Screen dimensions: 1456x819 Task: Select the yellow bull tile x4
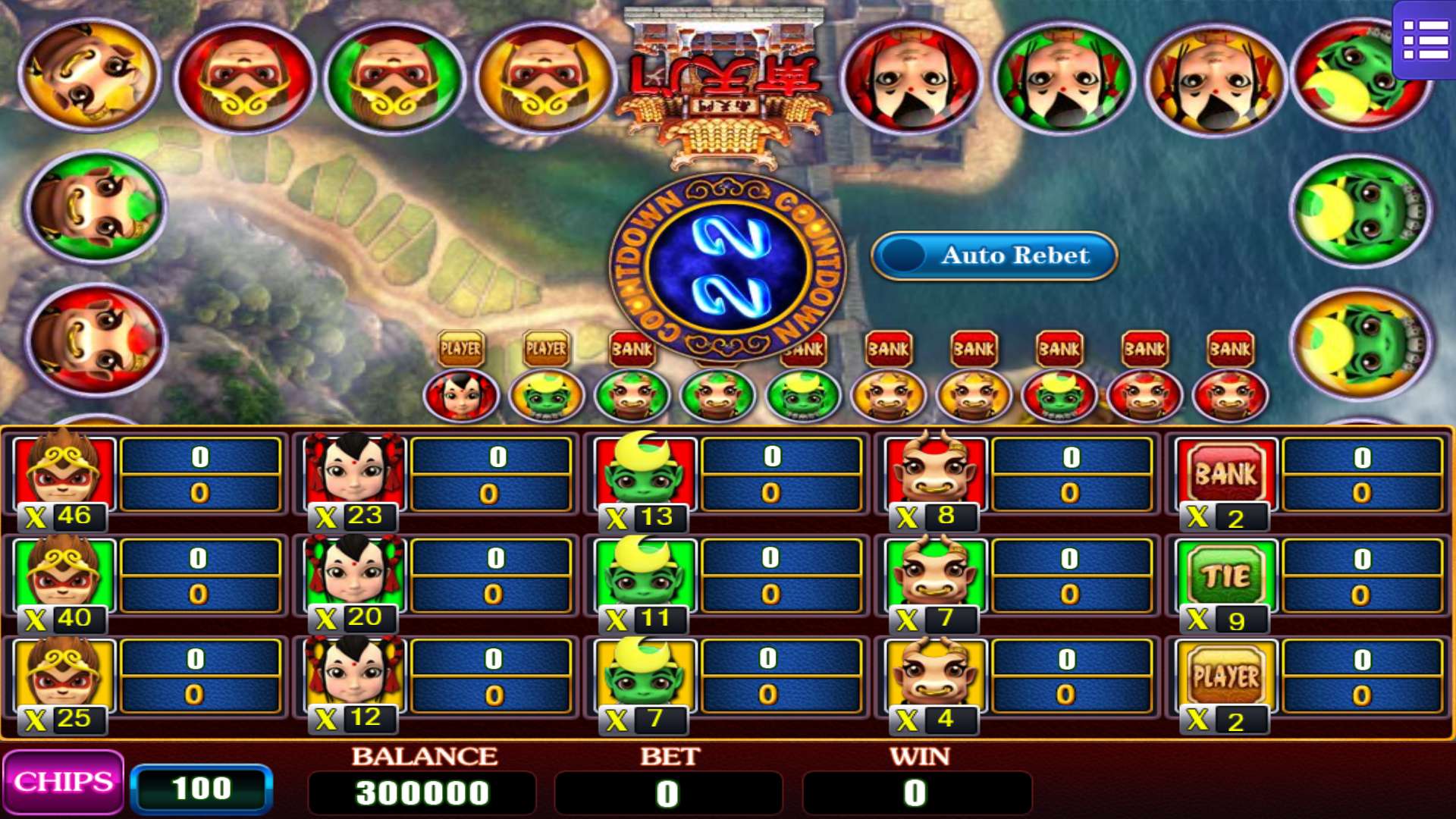pos(936,676)
